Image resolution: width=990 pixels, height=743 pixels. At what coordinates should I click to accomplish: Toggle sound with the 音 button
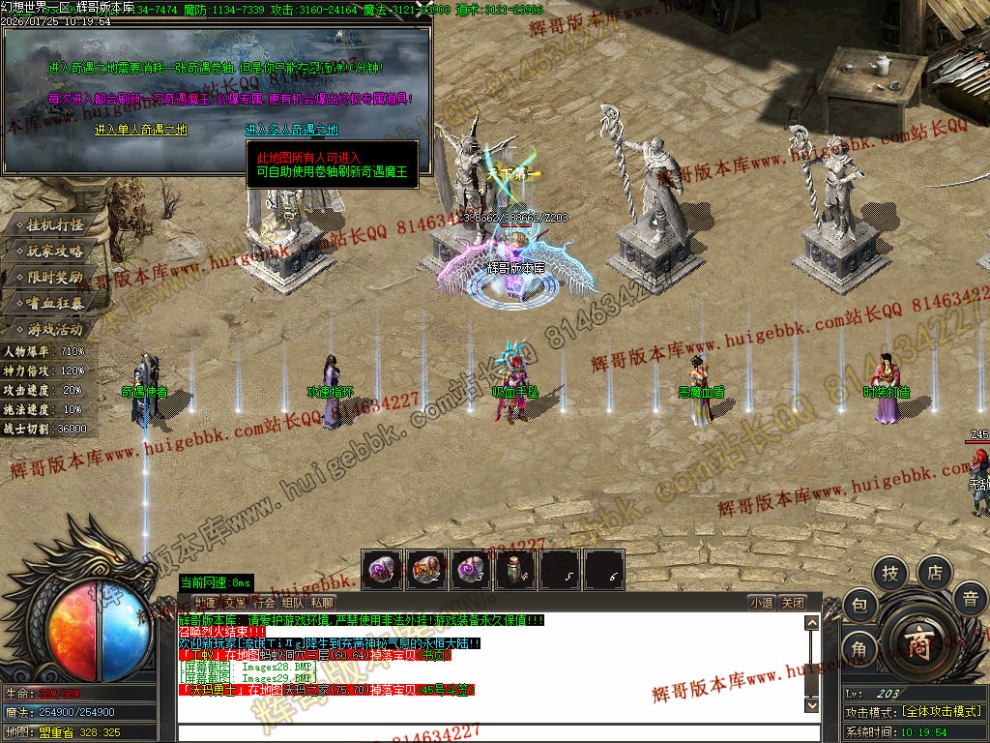(969, 600)
